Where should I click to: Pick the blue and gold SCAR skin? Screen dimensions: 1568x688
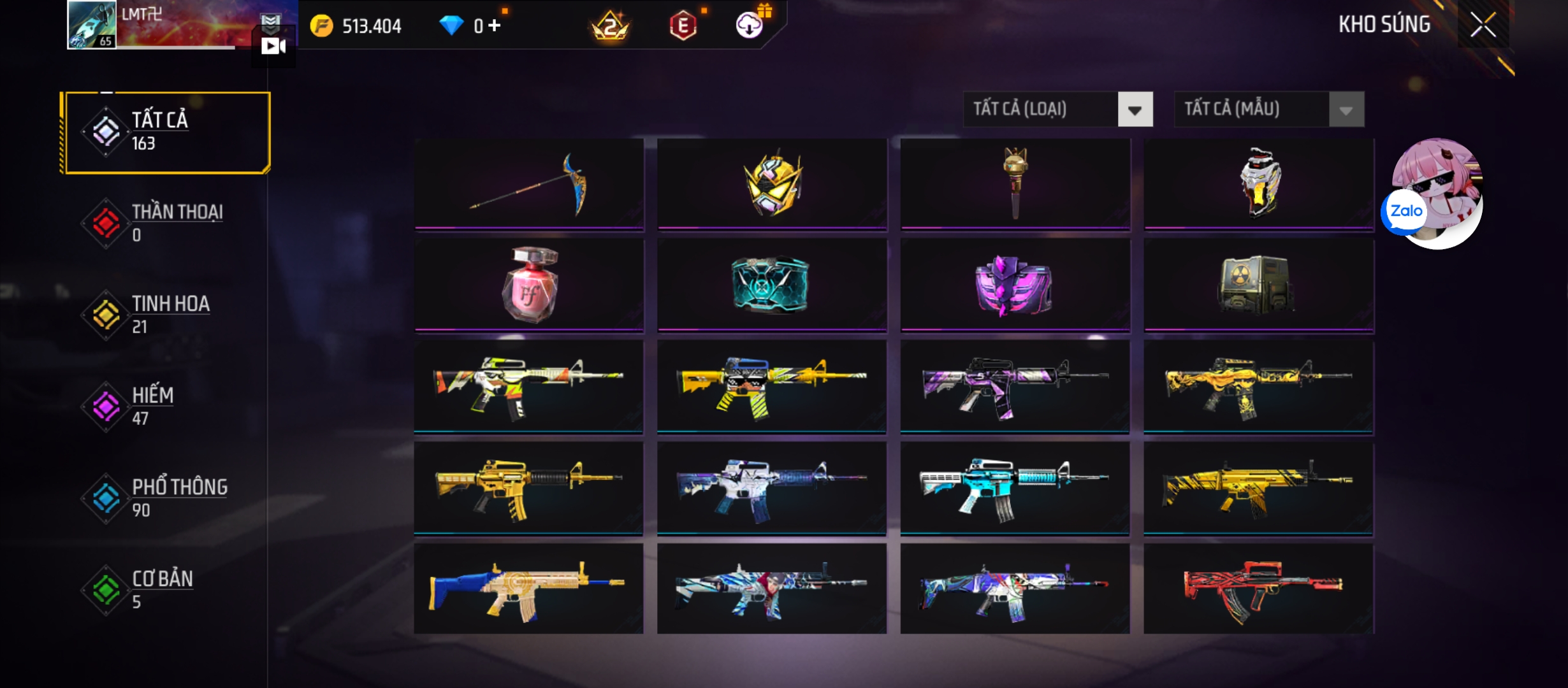(x=529, y=589)
